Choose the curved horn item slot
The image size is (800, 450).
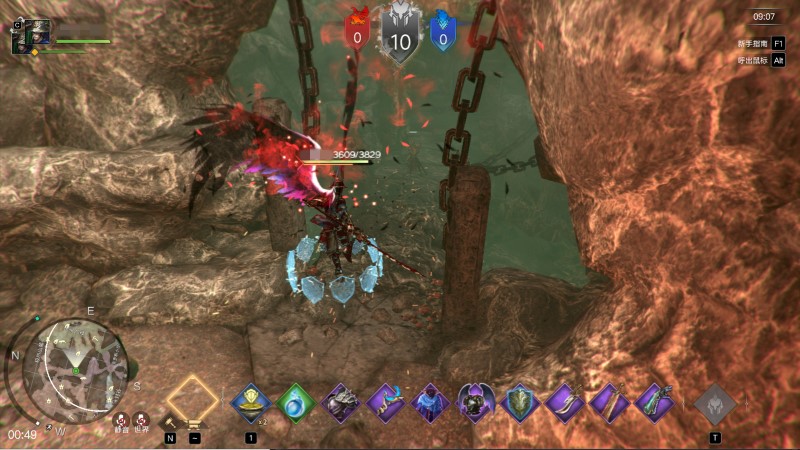click(x=387, y=403)
